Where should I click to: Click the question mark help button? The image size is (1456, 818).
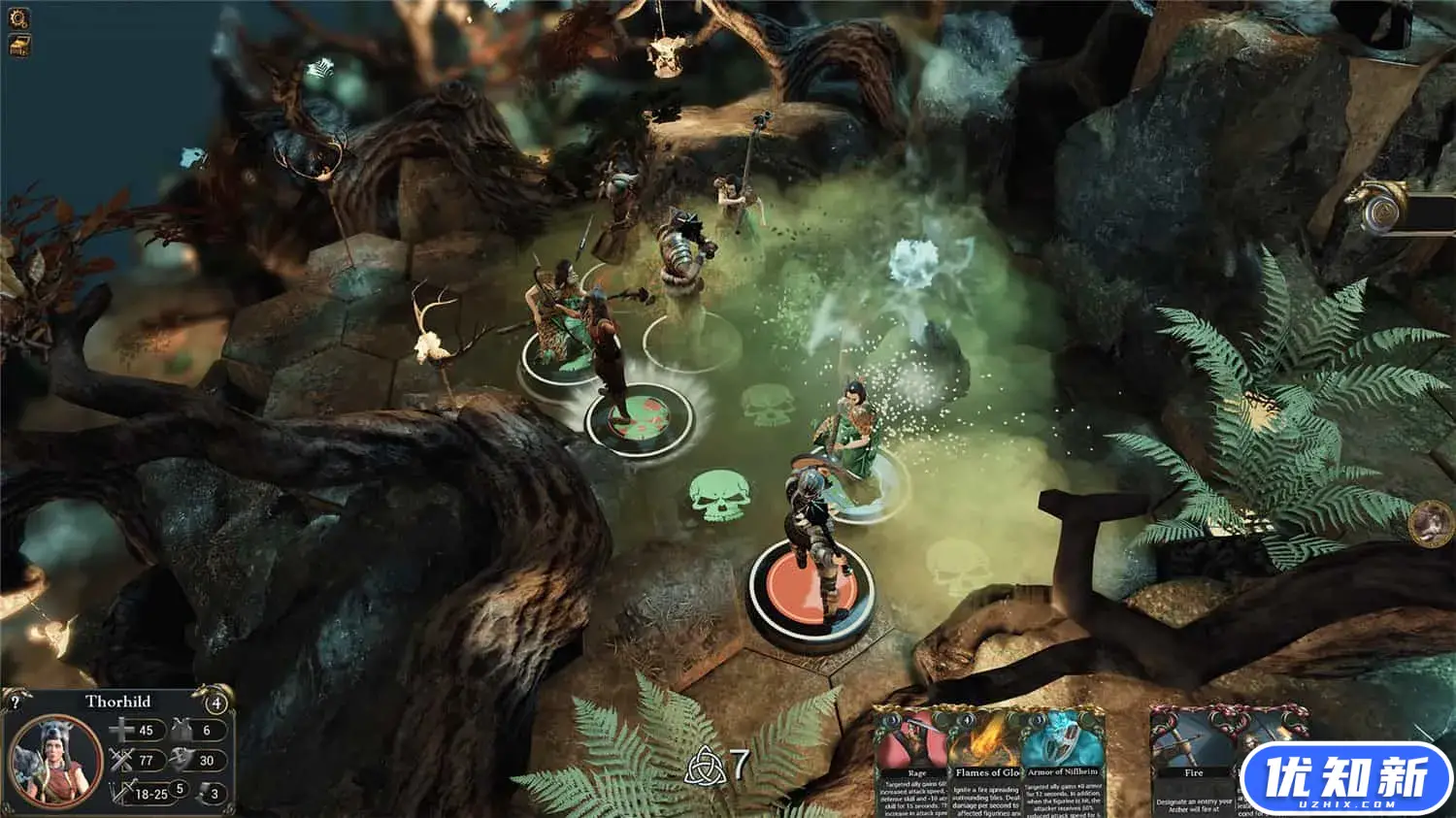[x=14, y=701]
